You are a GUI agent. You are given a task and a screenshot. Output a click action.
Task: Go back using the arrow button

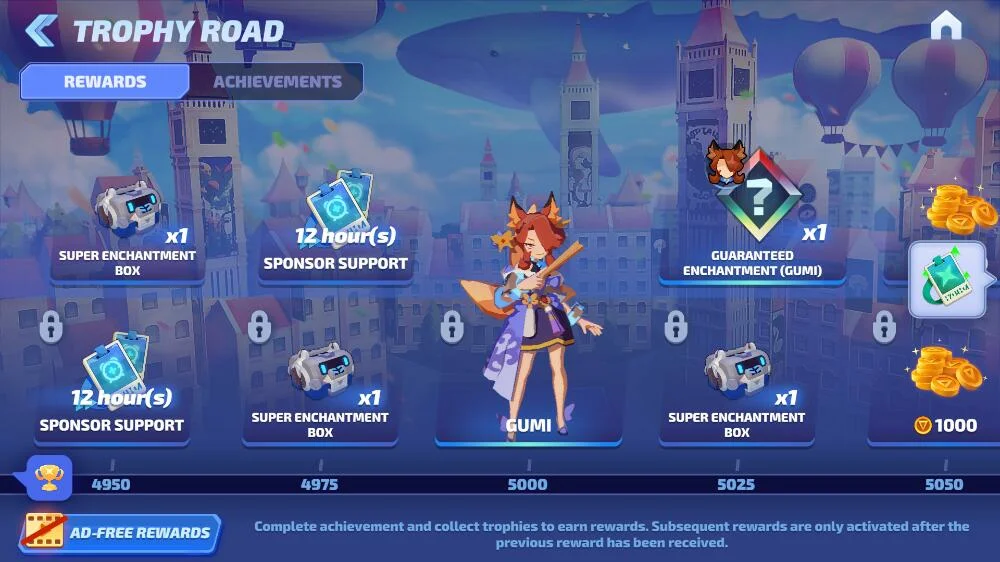point(39,30)
